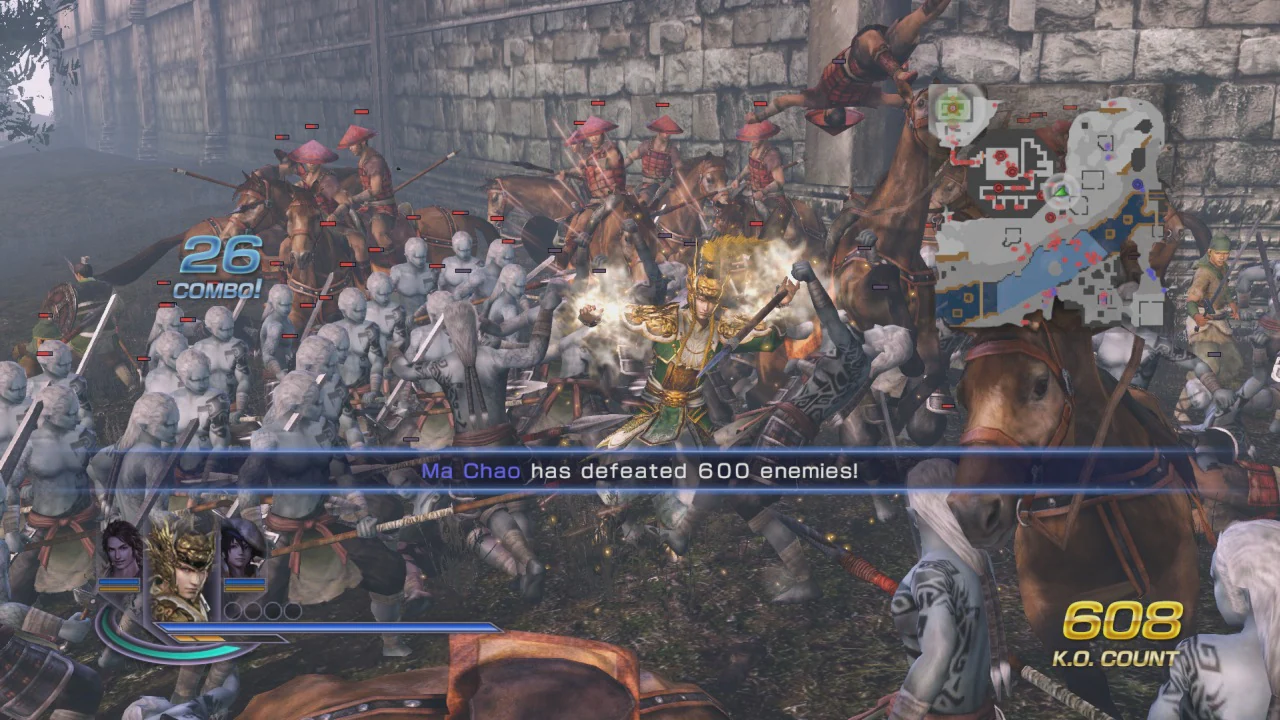Click the first empty rage gauge circle

(235, 611)
